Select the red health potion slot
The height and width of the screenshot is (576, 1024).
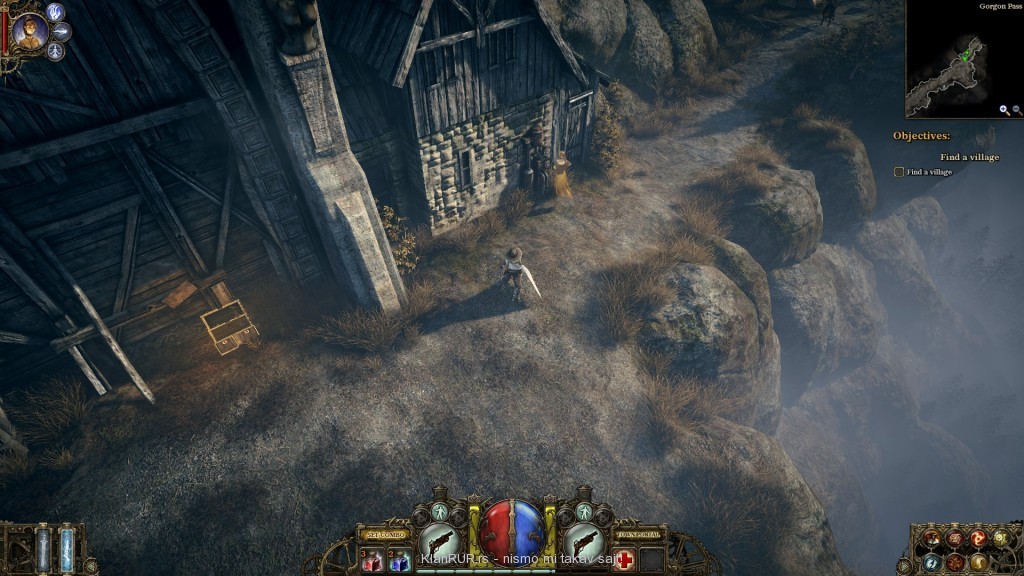tap(371, 560)
